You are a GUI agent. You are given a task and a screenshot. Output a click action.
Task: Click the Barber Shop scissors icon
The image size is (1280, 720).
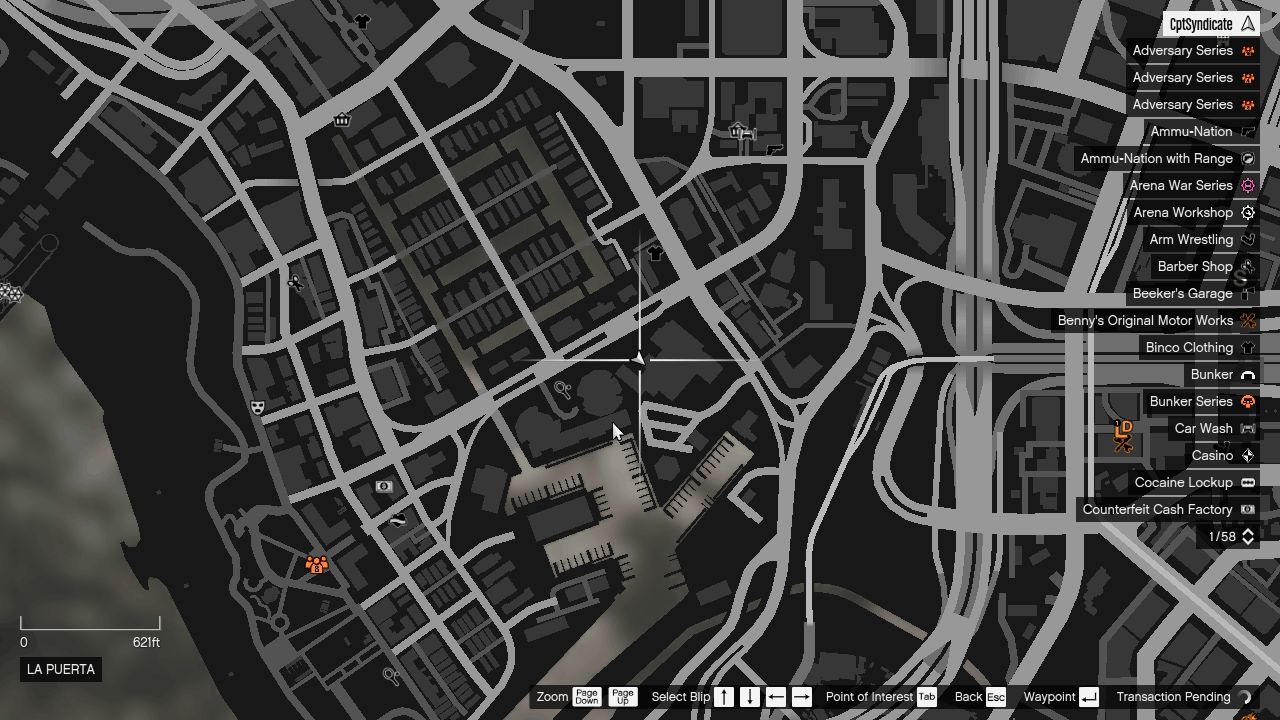click(x=1247, y=266)
